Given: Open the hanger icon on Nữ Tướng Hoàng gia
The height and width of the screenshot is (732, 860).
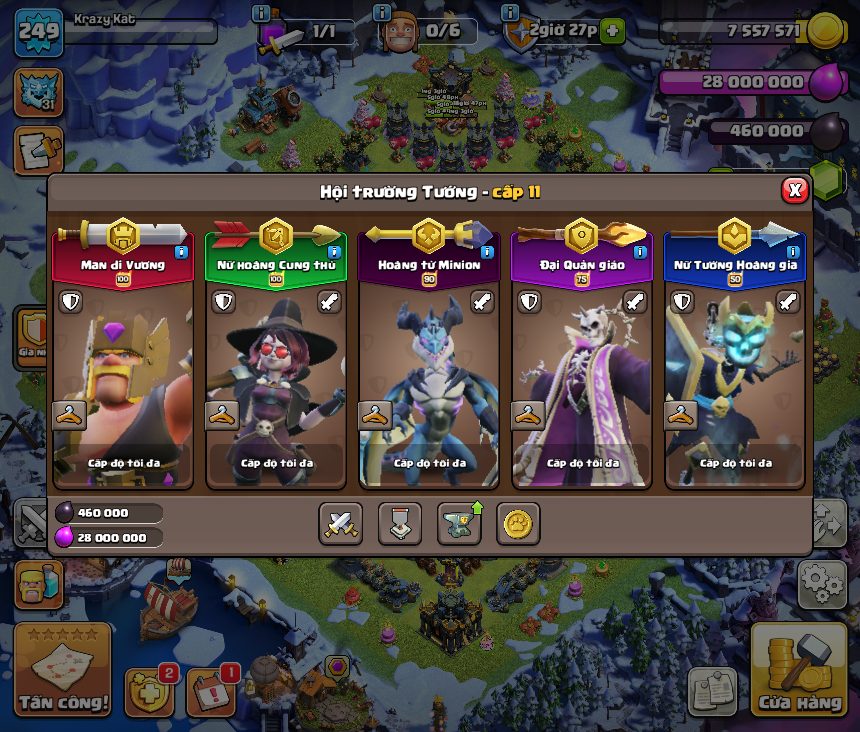Looking at the screenshot, I should pos(680,415).
